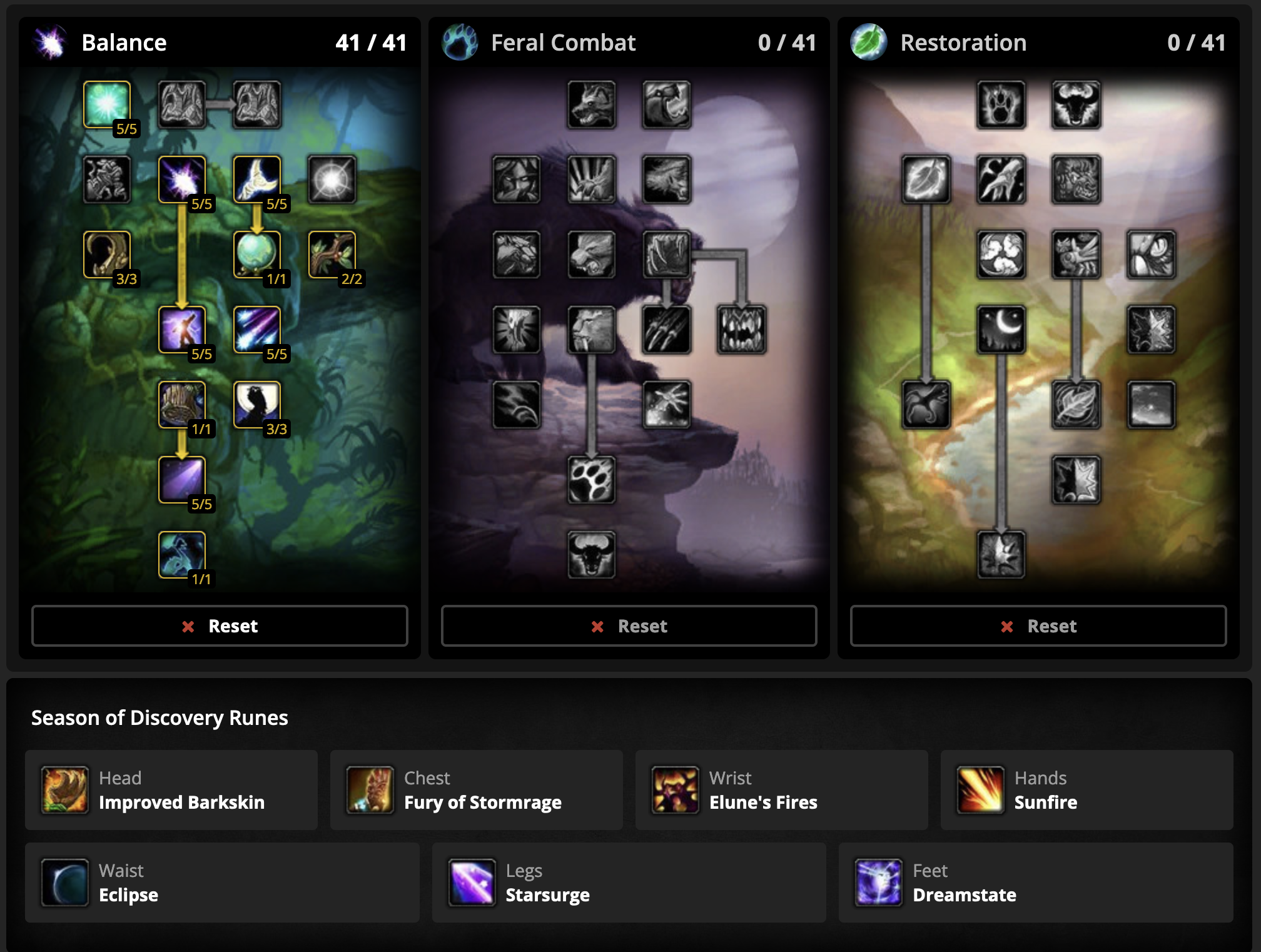Click the Waist rune Eclipse
1261x952 pixels.
(x=222, y=883)
